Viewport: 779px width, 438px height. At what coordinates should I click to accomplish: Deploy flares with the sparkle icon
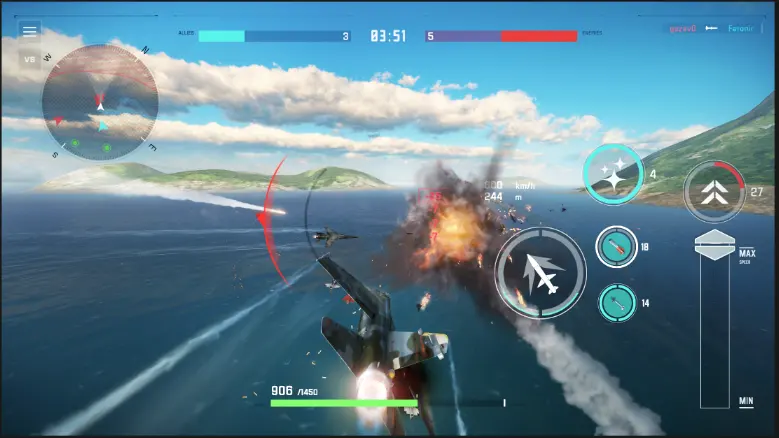click(x=613, y=174)
